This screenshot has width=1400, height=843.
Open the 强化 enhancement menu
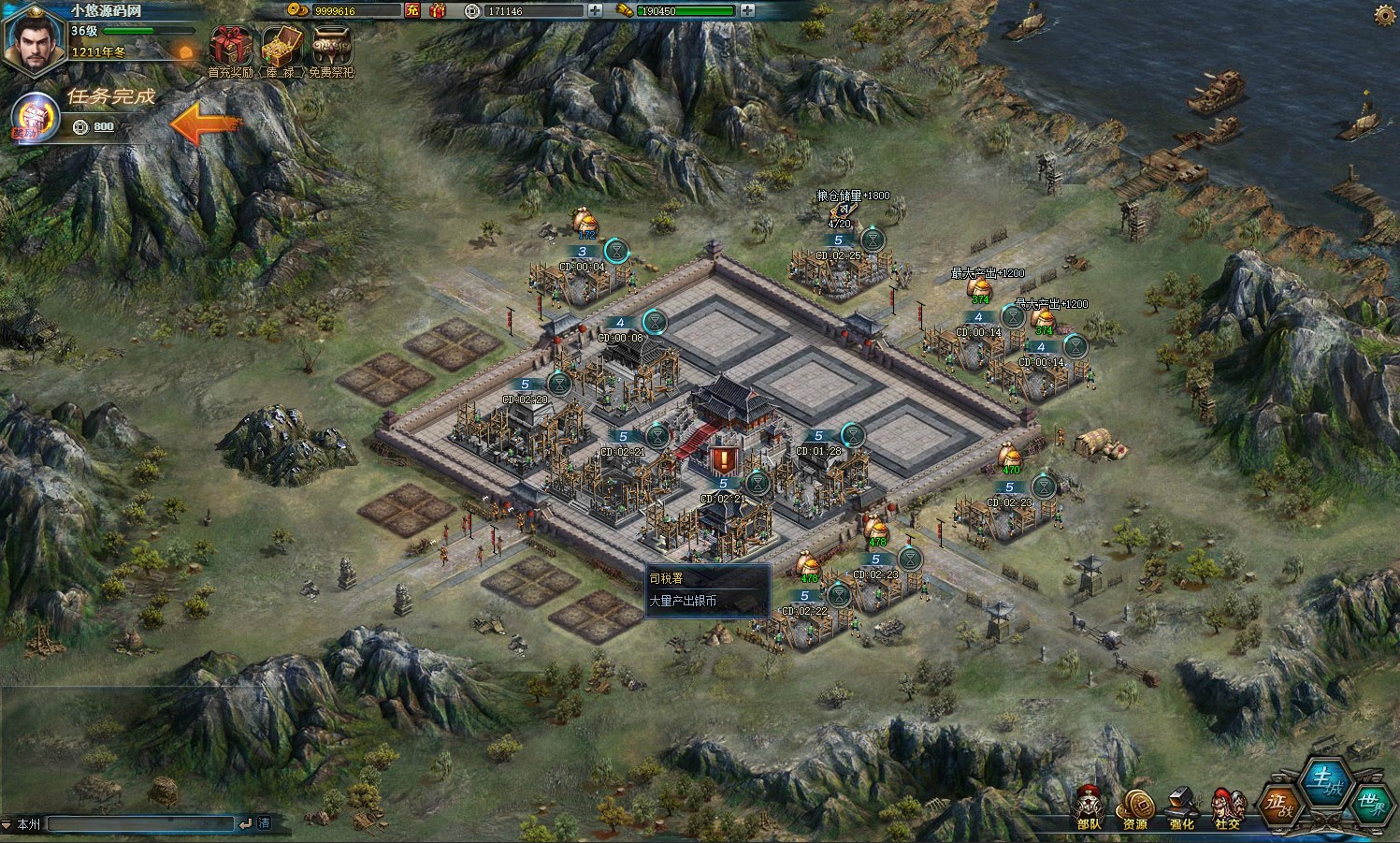point(1182,807)
